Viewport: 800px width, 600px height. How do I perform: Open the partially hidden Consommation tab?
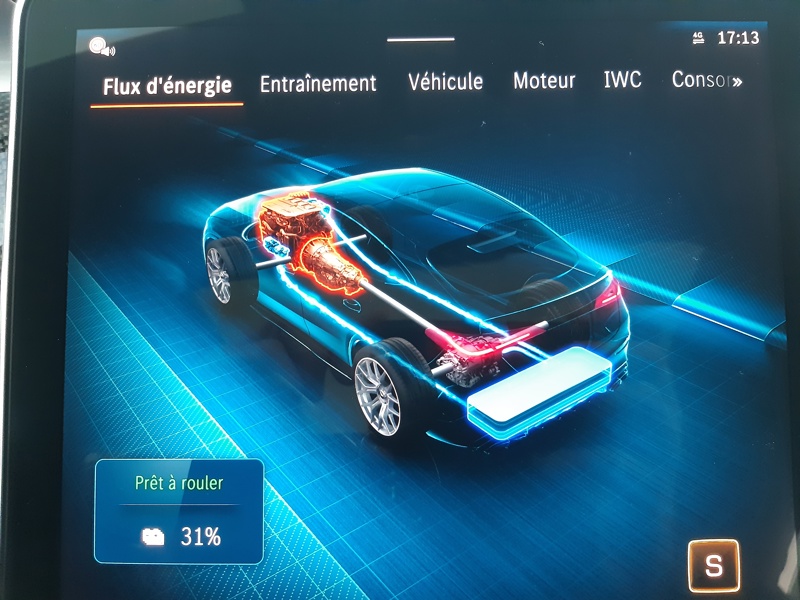click(705, 81)
